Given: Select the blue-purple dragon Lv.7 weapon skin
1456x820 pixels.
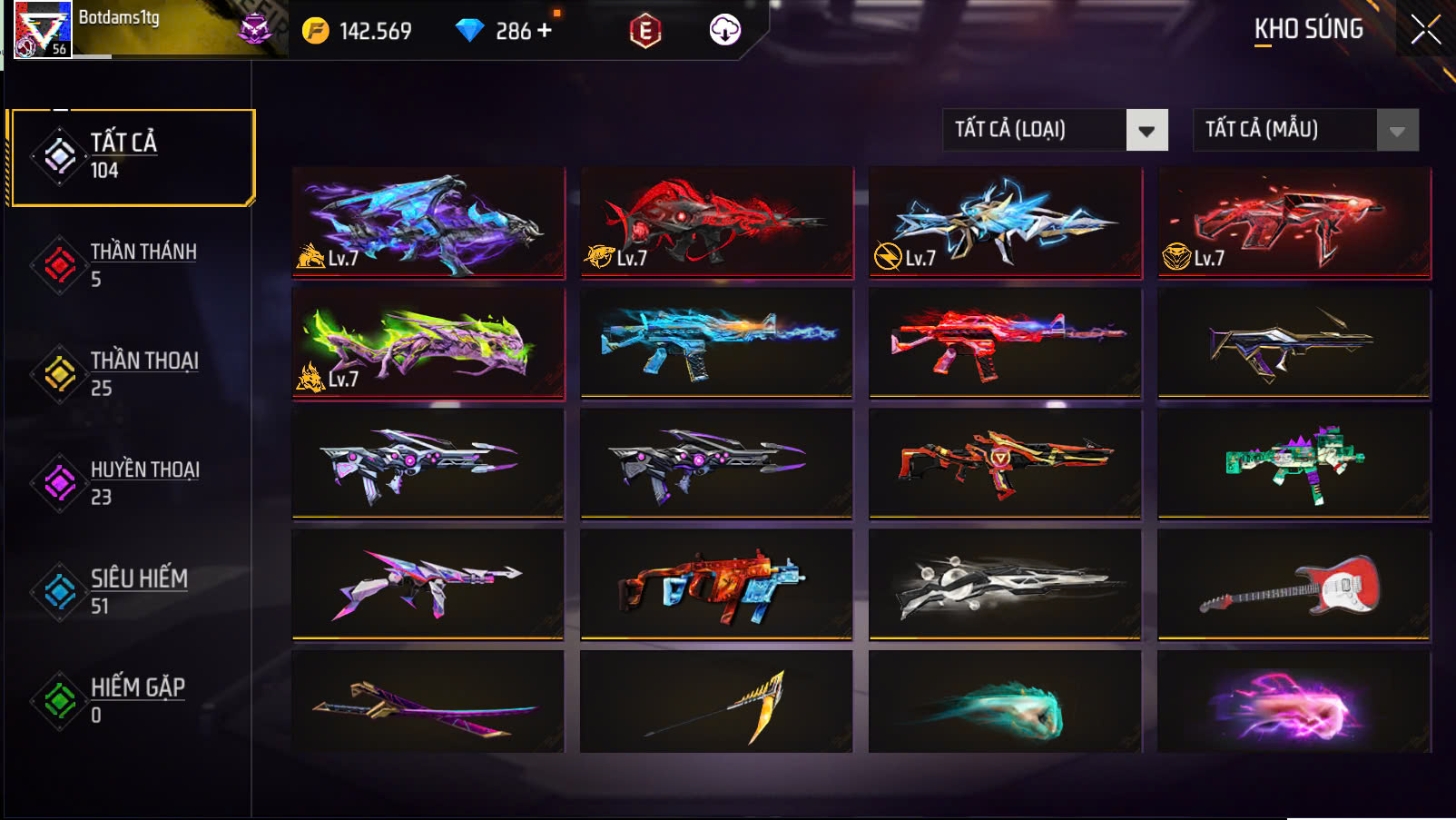Looking at the screenshot, I should [428, 222].
